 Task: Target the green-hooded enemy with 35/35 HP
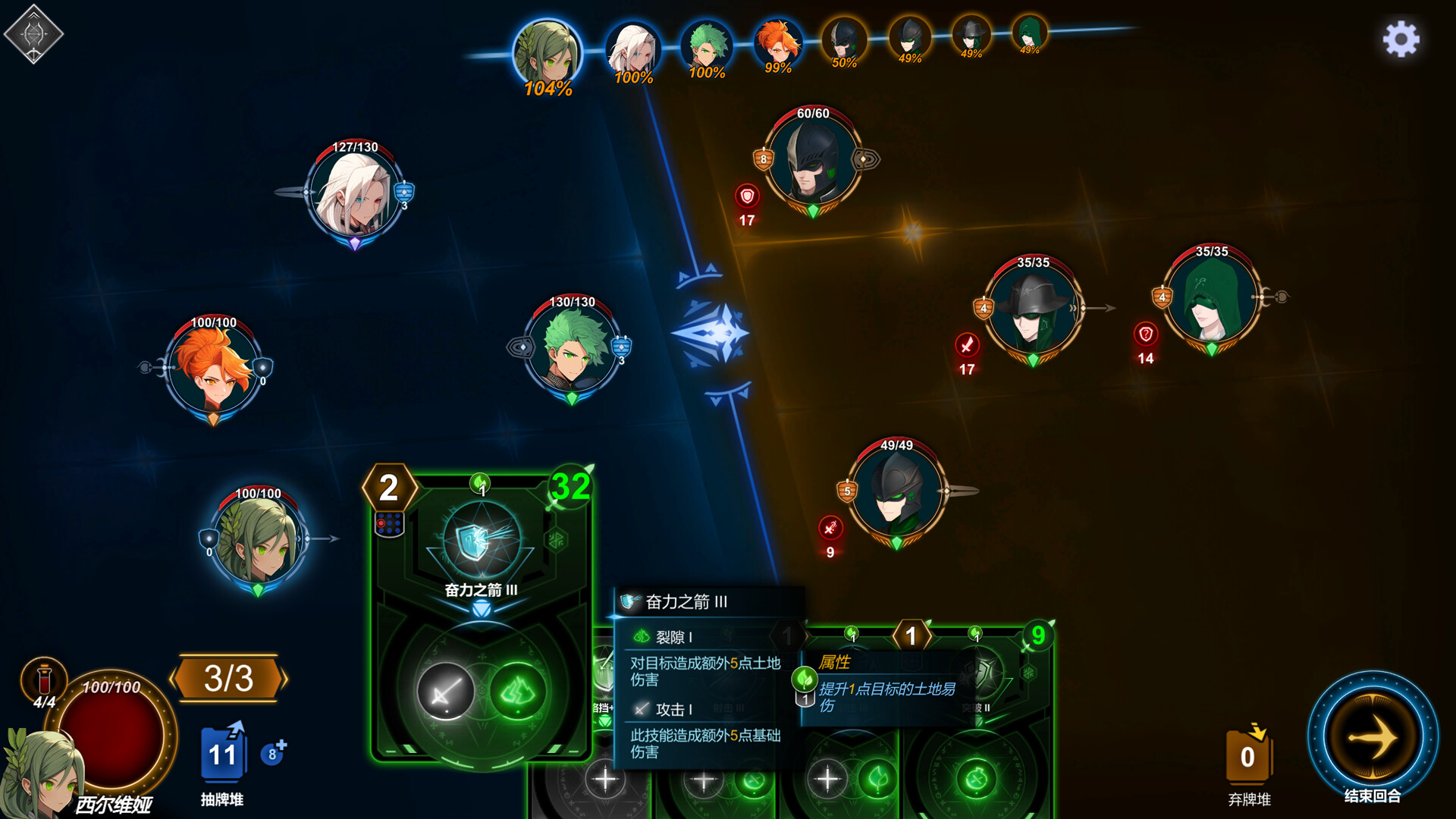(x=1211, y=301)
